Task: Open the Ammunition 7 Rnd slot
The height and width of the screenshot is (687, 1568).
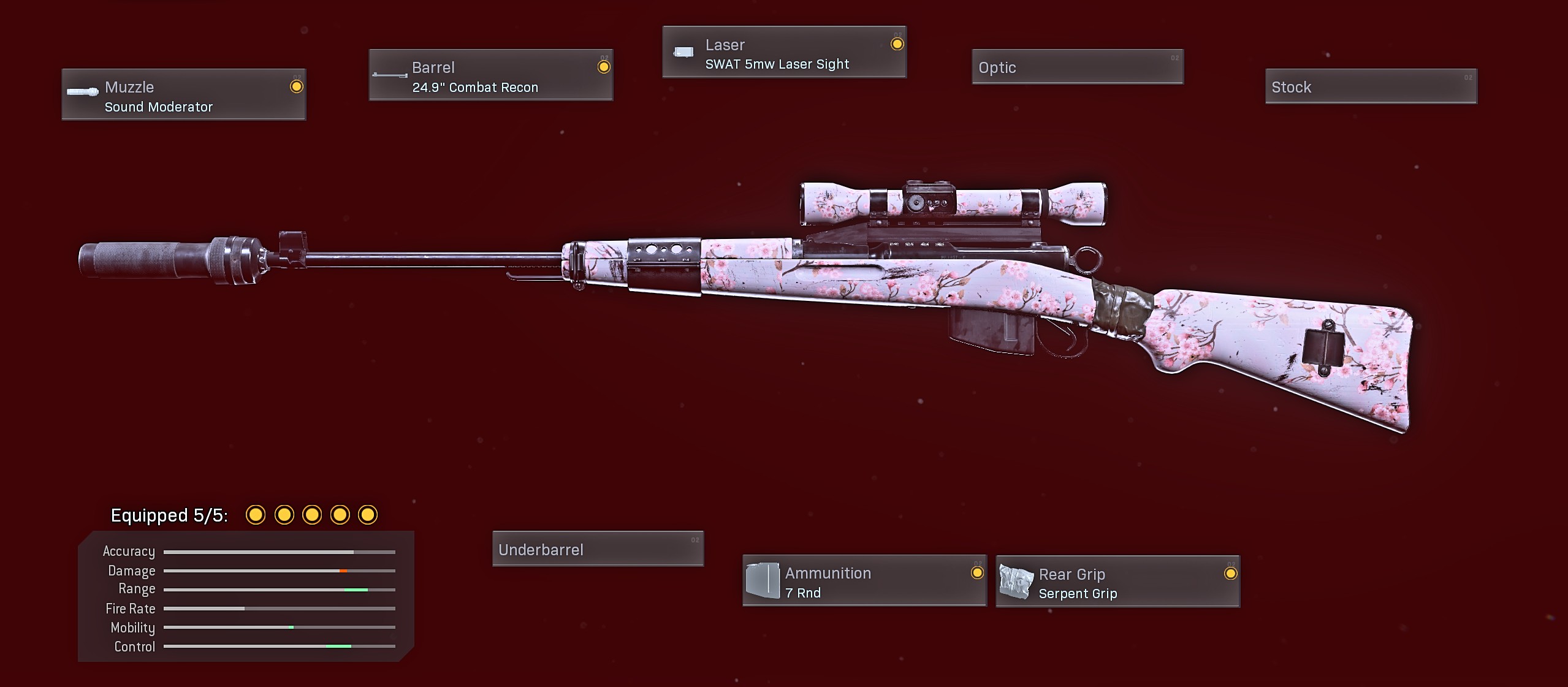Action: (864, 580)
